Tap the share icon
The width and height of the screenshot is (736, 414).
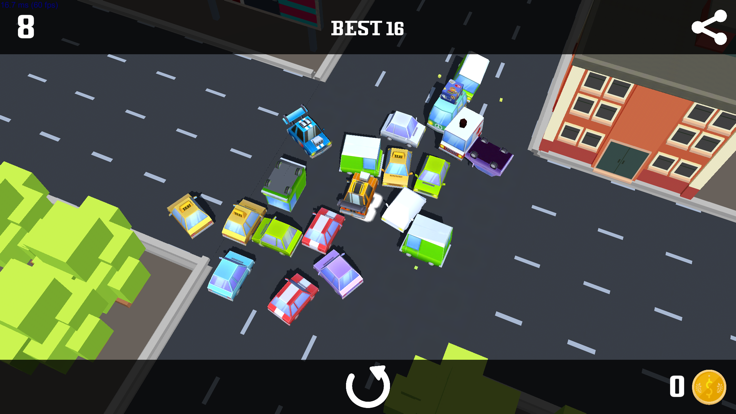(x=709, y=27)
